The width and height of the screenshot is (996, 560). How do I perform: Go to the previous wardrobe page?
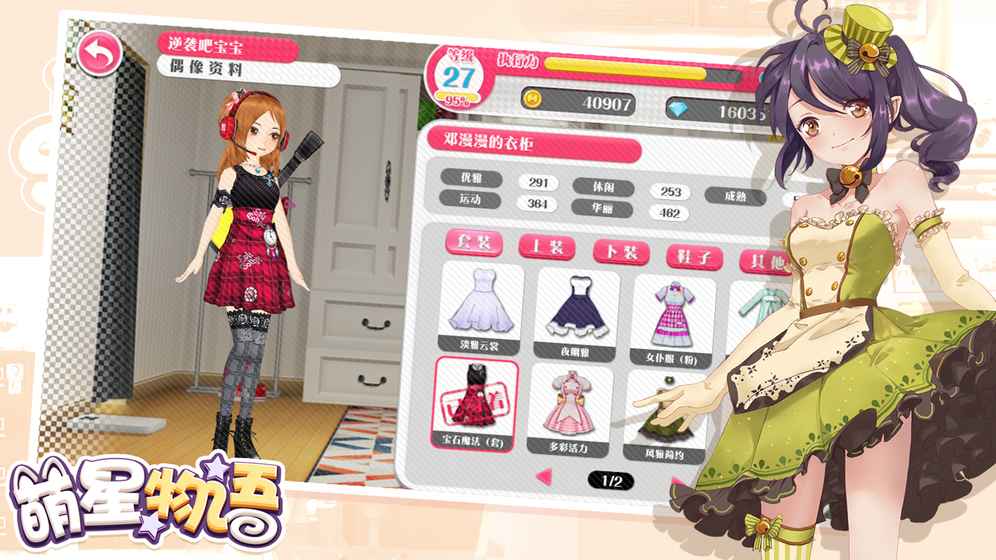tap(544, 478)
